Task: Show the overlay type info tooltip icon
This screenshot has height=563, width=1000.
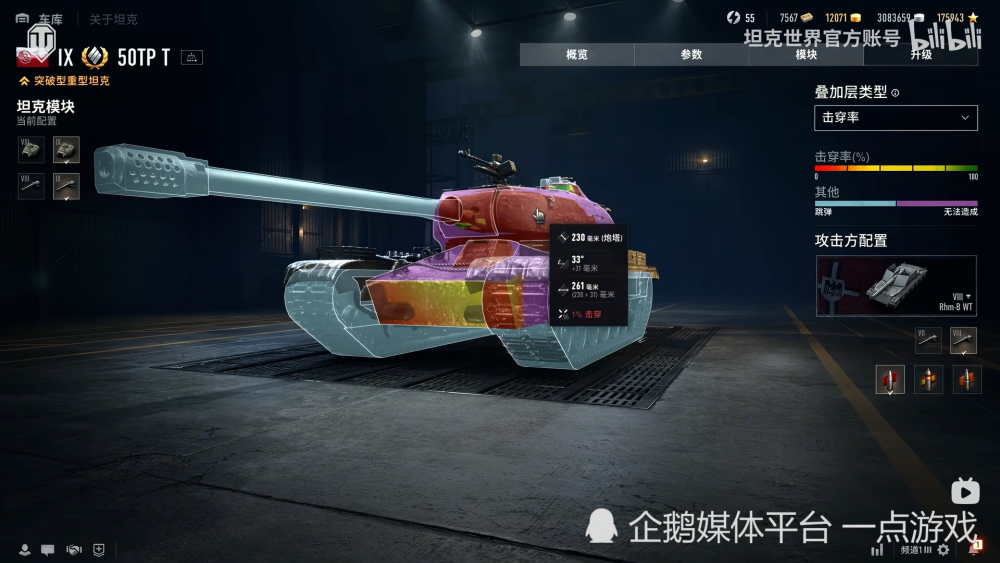Action: 895,93
